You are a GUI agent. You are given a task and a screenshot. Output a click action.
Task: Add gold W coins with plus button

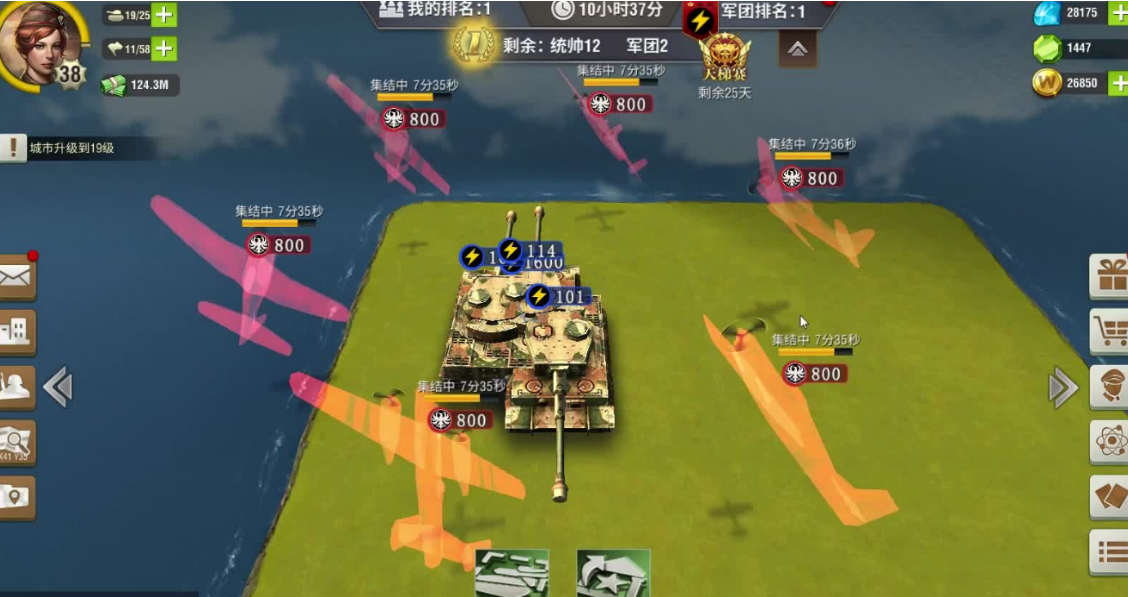1118,83
